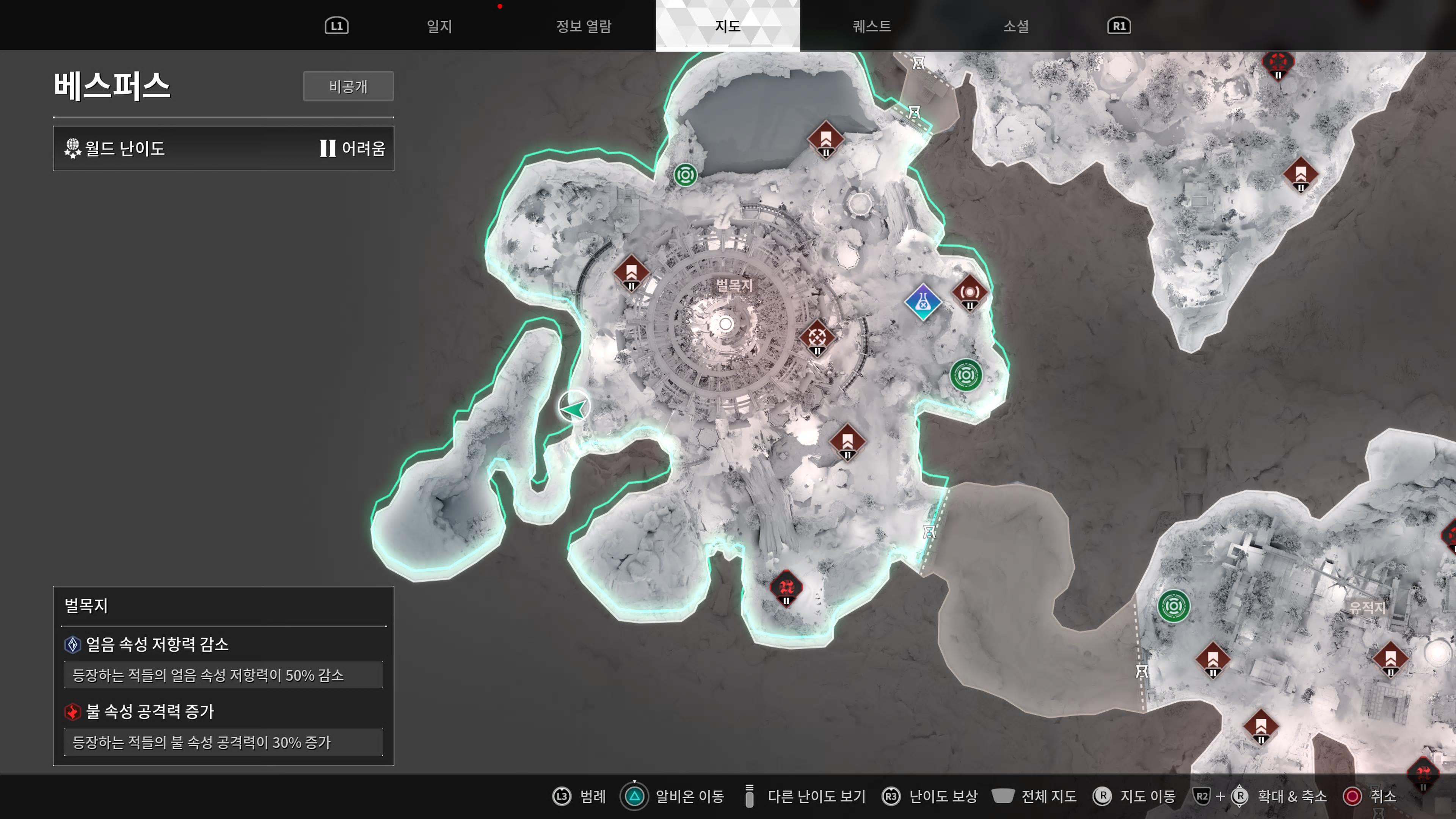1456x819 pixels.
Task: Switch to the 퀘스트 tab
Action: (872, 26)
